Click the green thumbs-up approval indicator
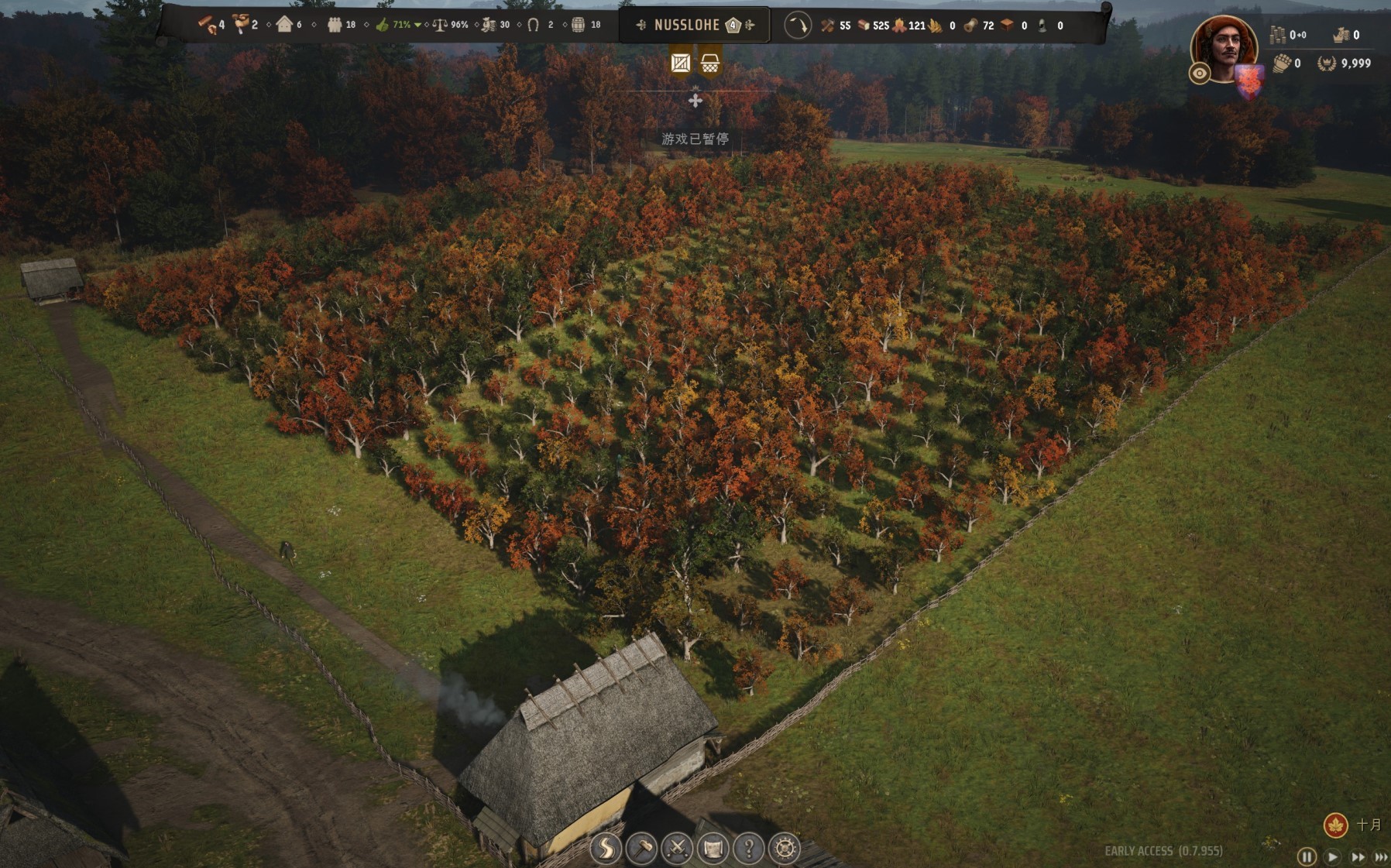Screen dimensions: 1391x868 tap(382, 25)
